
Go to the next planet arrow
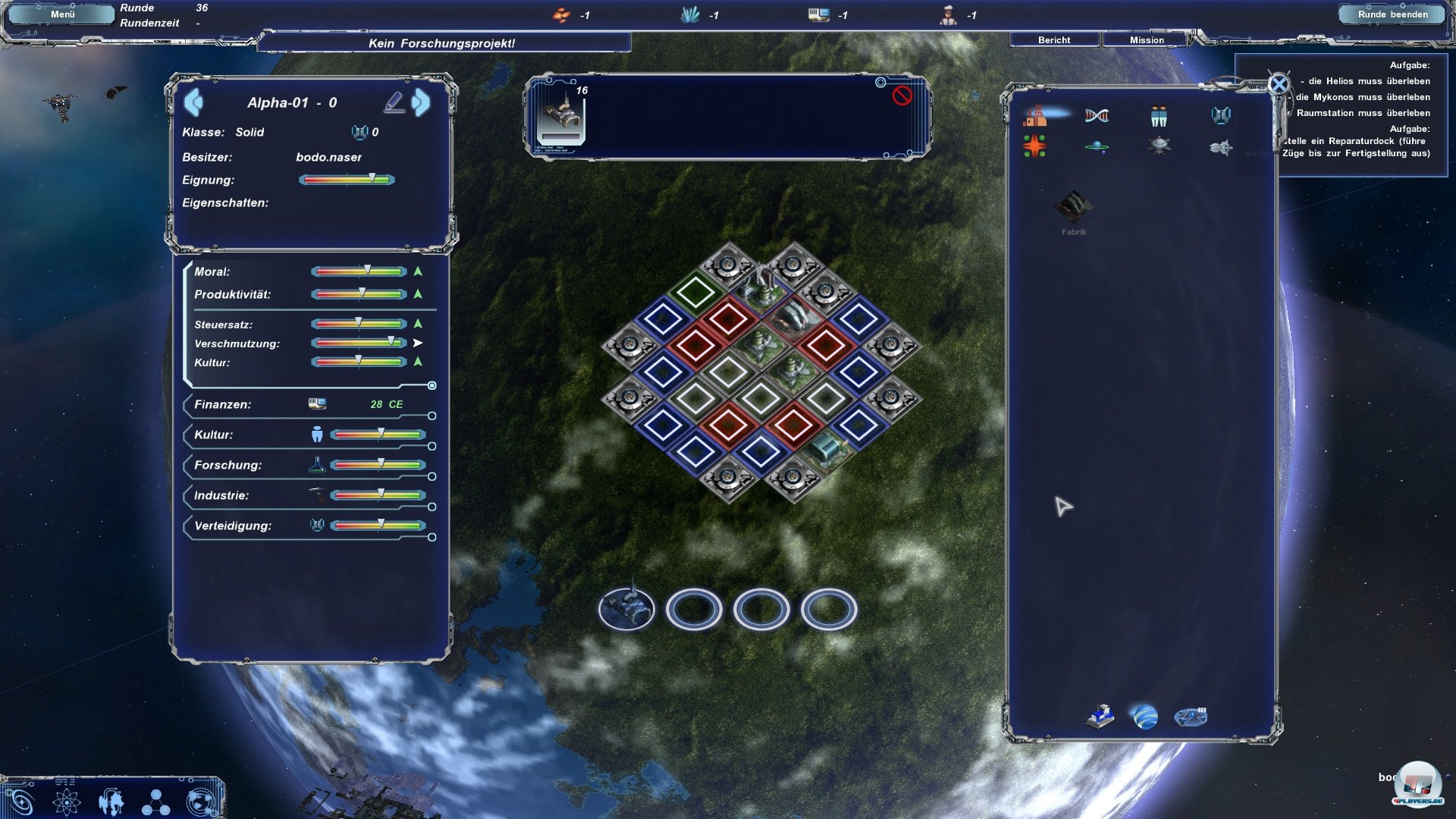(421, 102)
